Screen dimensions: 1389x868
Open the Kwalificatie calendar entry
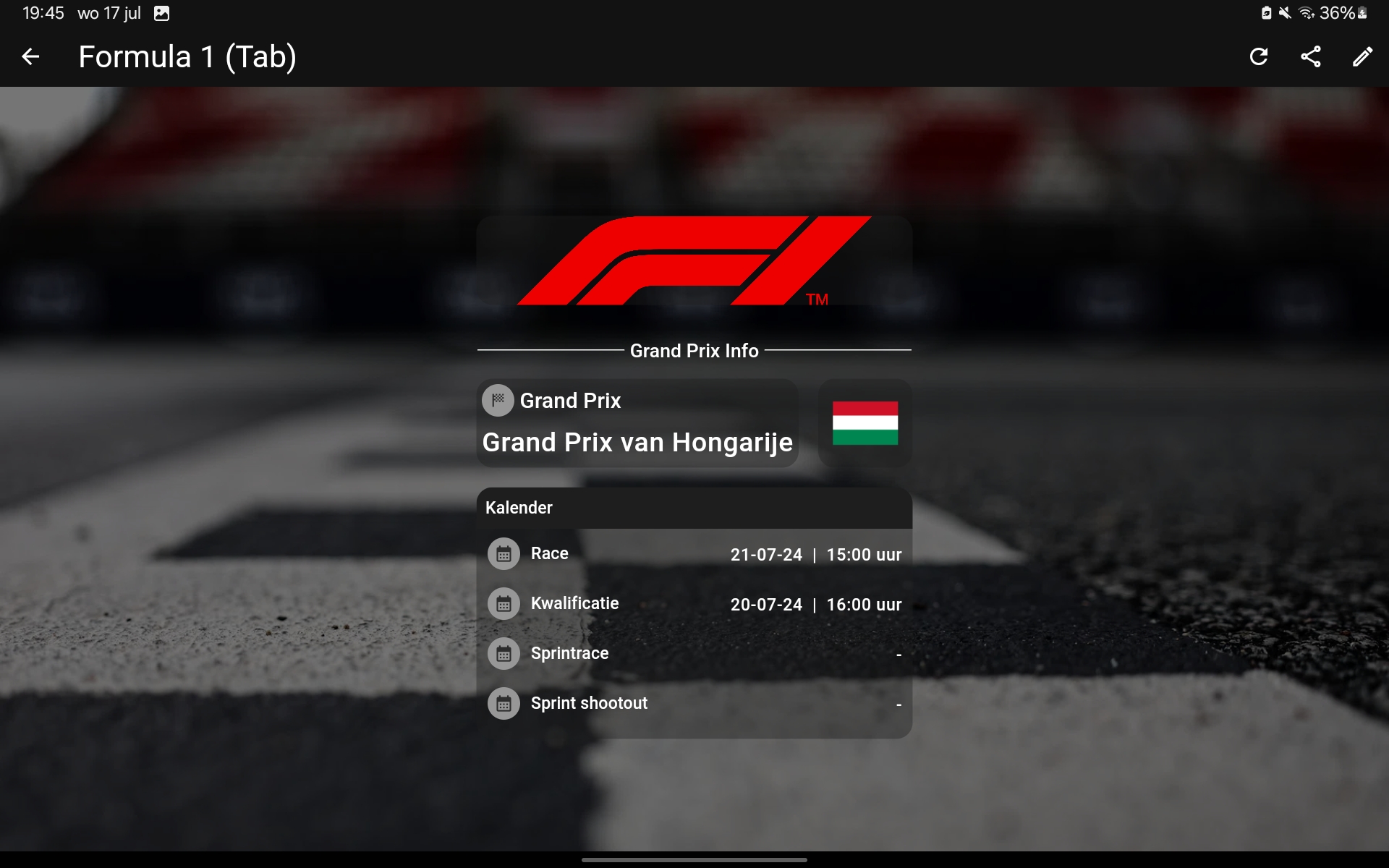(x=694, y=604)
